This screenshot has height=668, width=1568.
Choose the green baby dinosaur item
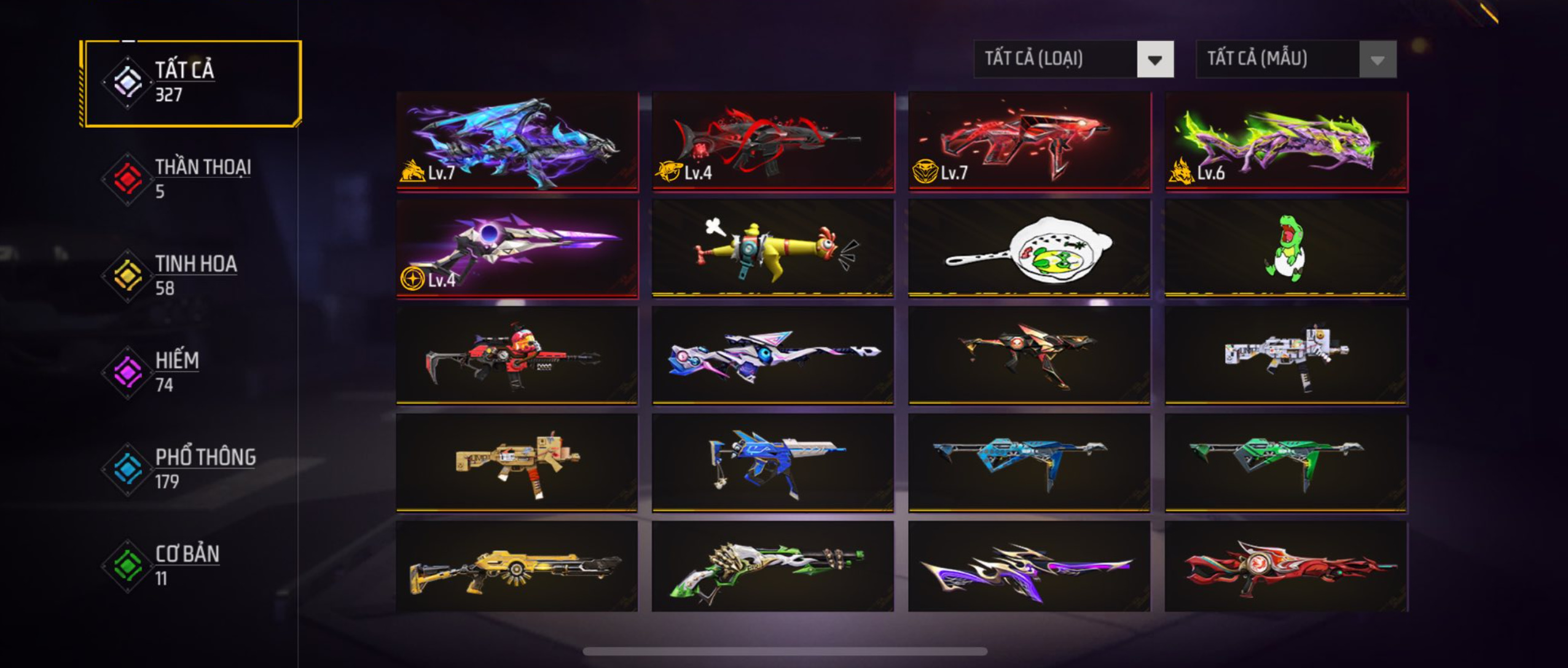point(1286,249)
